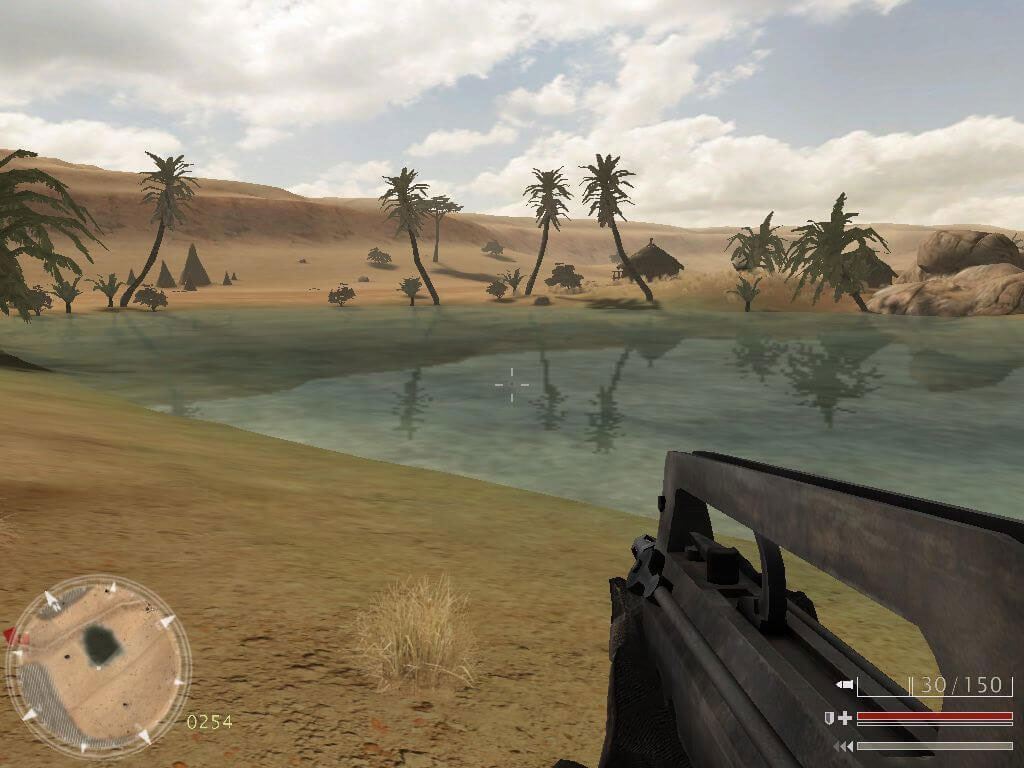Select the red objective marker on minimap edge
Viewport: 1024px width, 768px height.
tap(10, 636)
